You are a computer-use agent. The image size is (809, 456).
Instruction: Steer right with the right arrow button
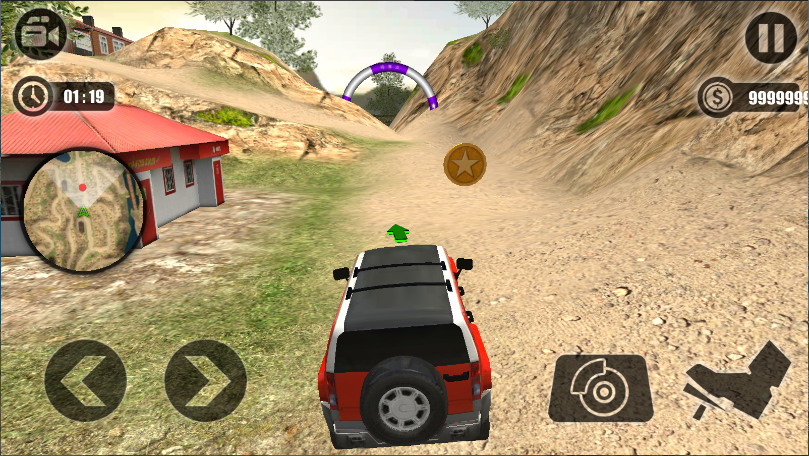[205, 380]
